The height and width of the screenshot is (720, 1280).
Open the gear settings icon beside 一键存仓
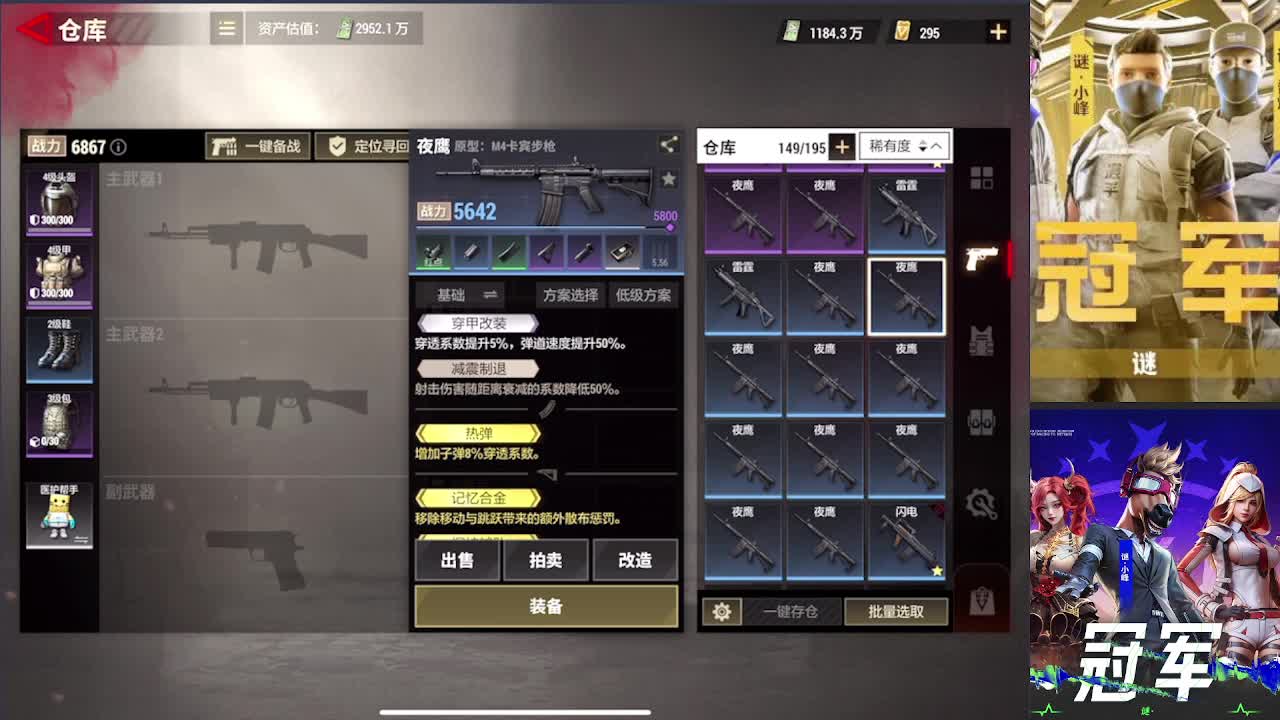722,611
